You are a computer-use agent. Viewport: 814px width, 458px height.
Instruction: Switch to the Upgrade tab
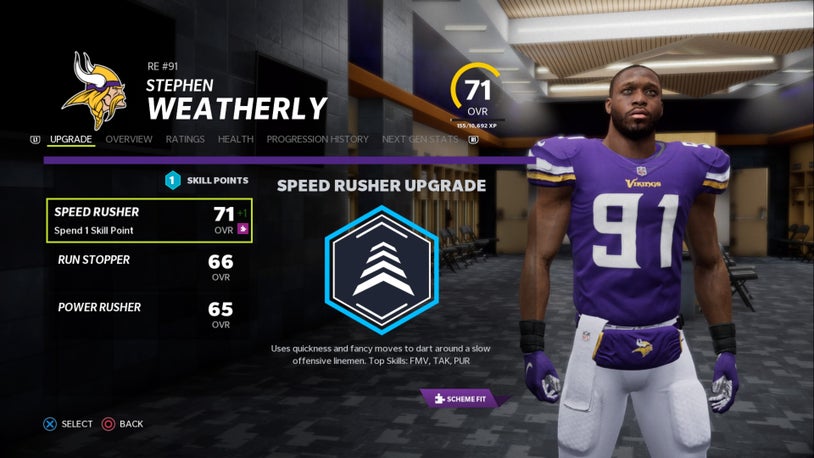[x=71, y=139]
